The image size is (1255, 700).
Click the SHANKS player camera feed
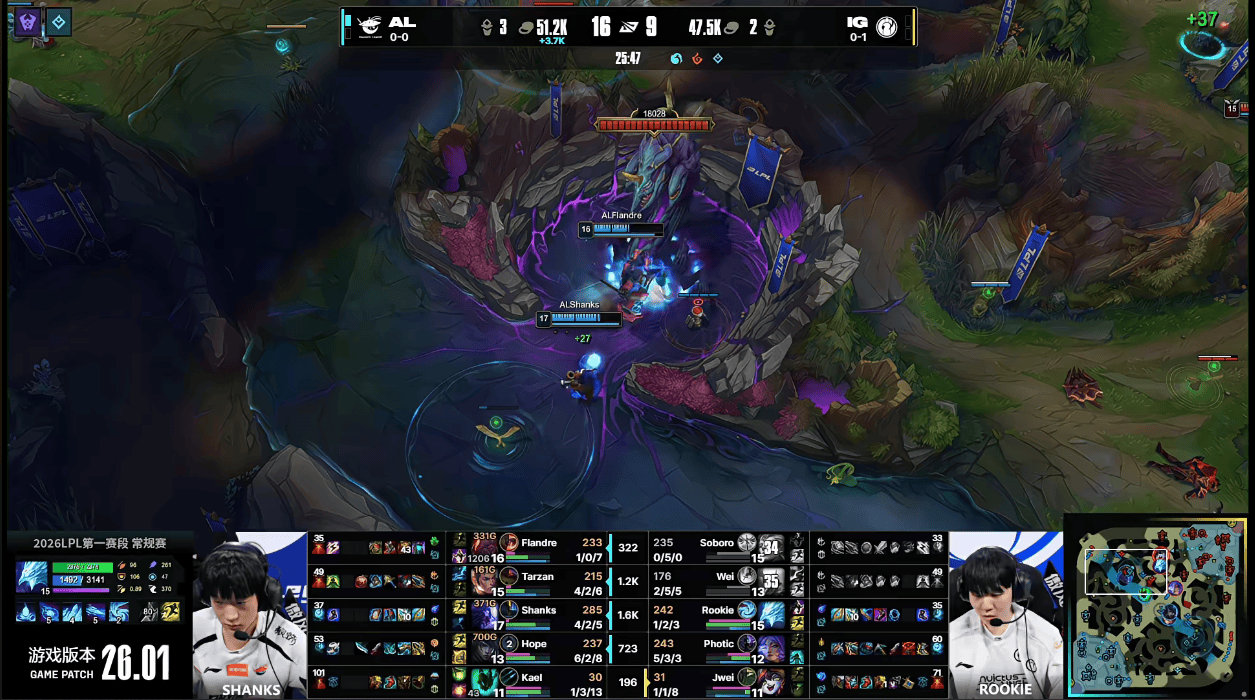pos(250,614)
